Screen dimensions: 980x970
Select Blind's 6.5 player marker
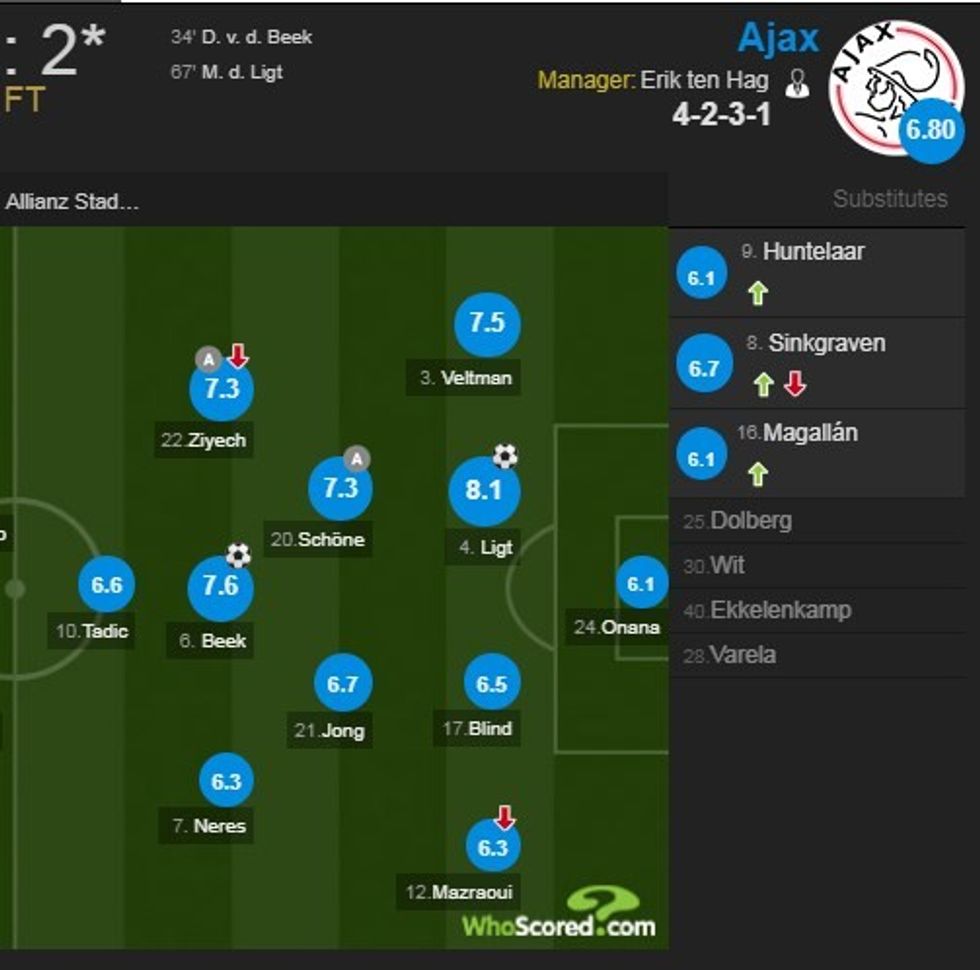(x=492, y=685)
